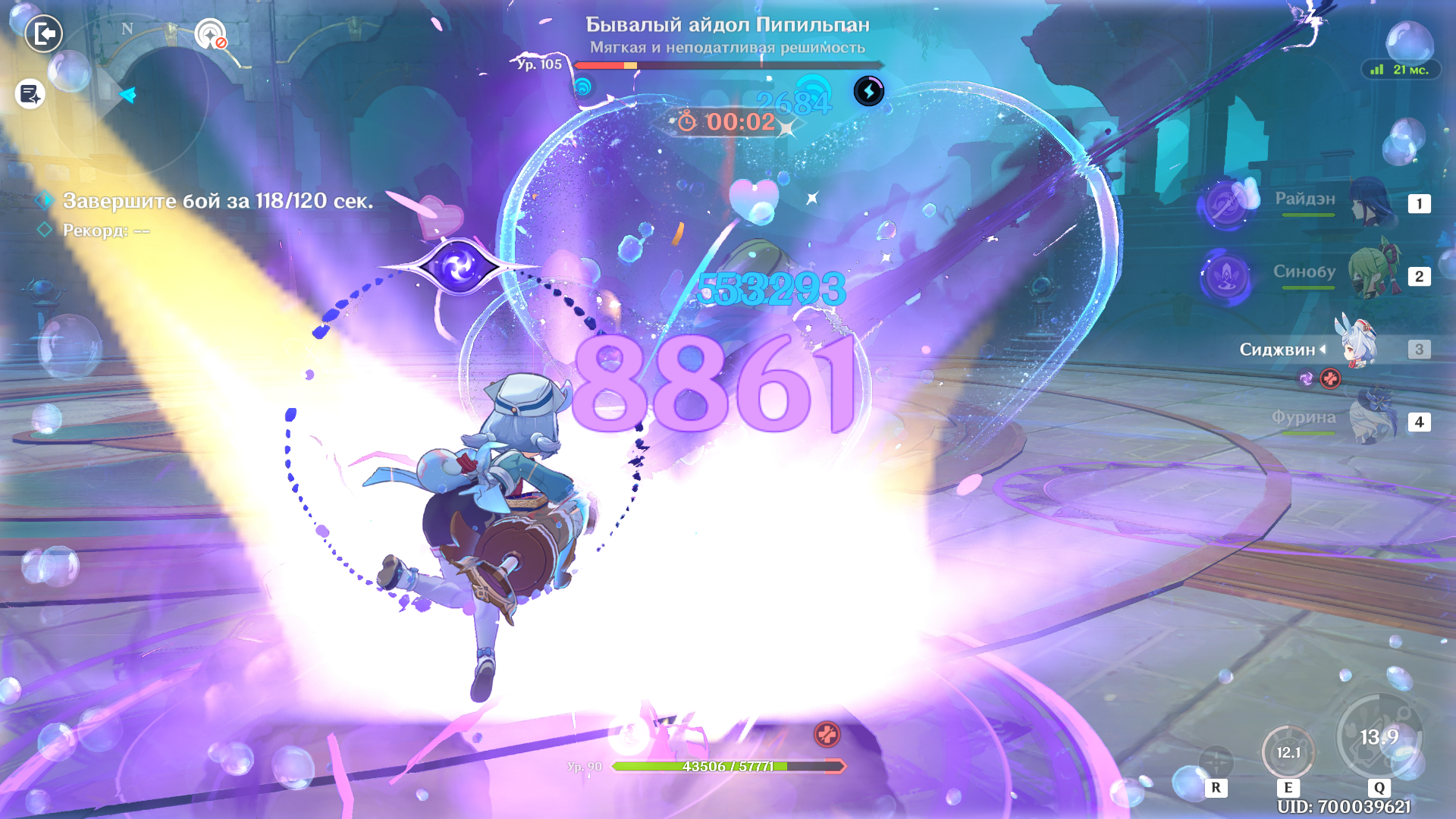Click the exit domain button

pyautogui.click(x=44, y=34)
